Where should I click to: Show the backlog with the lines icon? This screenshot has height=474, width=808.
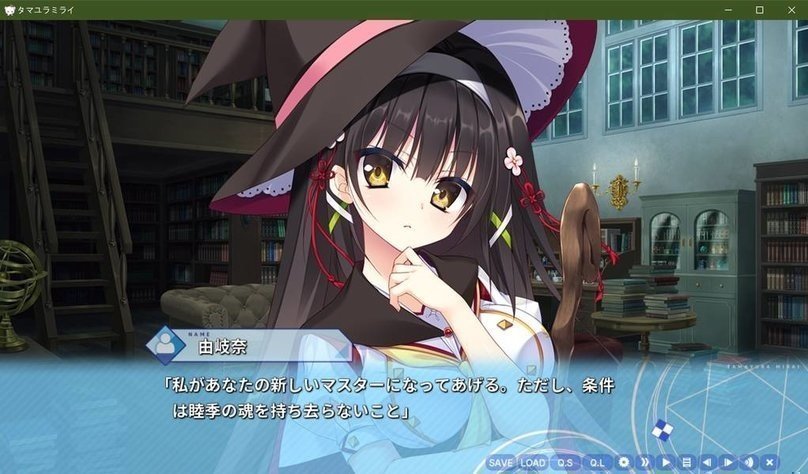click(x=686, y=463)
